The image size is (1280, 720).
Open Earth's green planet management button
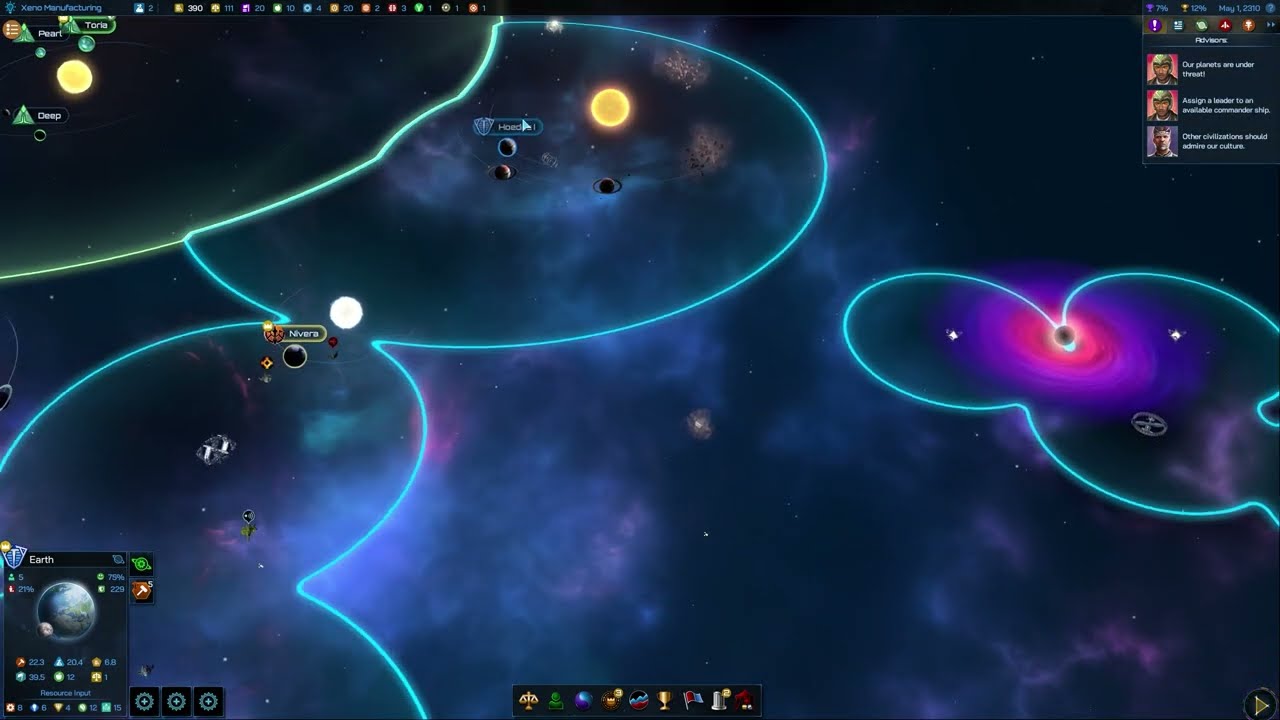tap(141, 565)
